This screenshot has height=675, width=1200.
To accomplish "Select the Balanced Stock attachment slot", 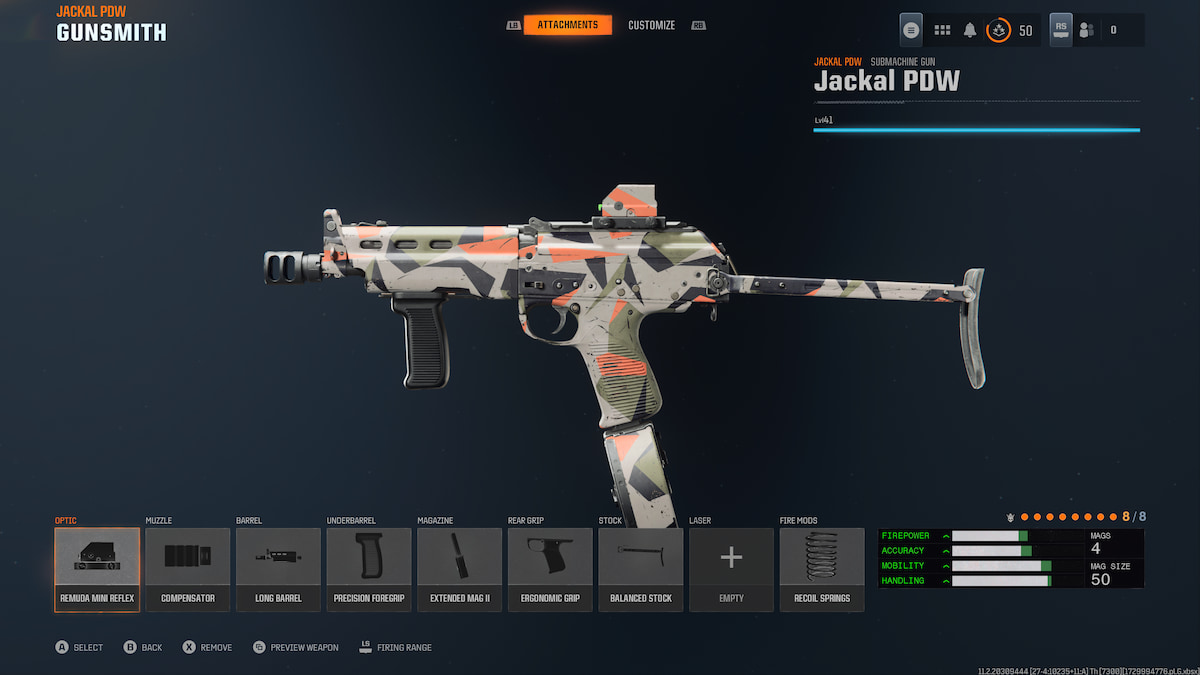I will click(x=641, y=569).
